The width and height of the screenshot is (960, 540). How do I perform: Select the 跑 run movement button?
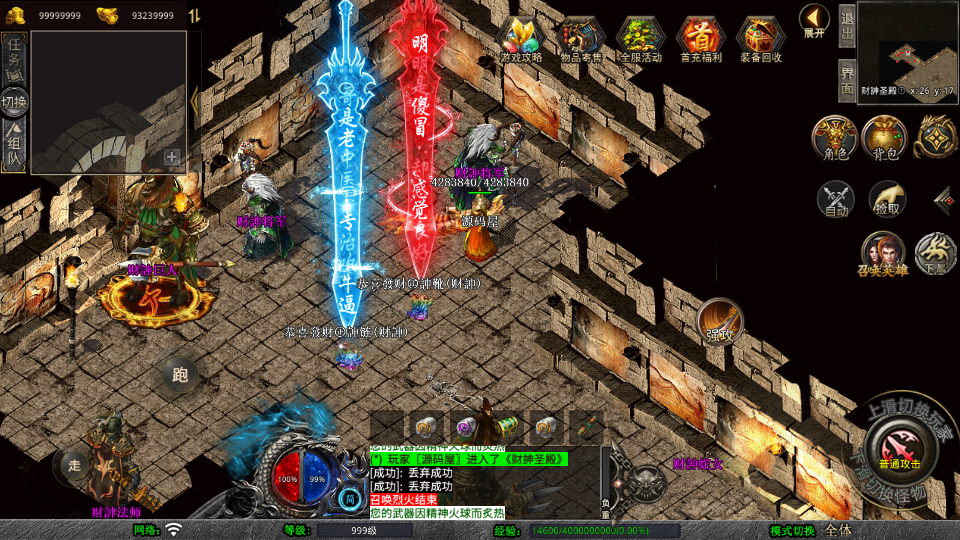pyautogui.click(x=180, y=375)
